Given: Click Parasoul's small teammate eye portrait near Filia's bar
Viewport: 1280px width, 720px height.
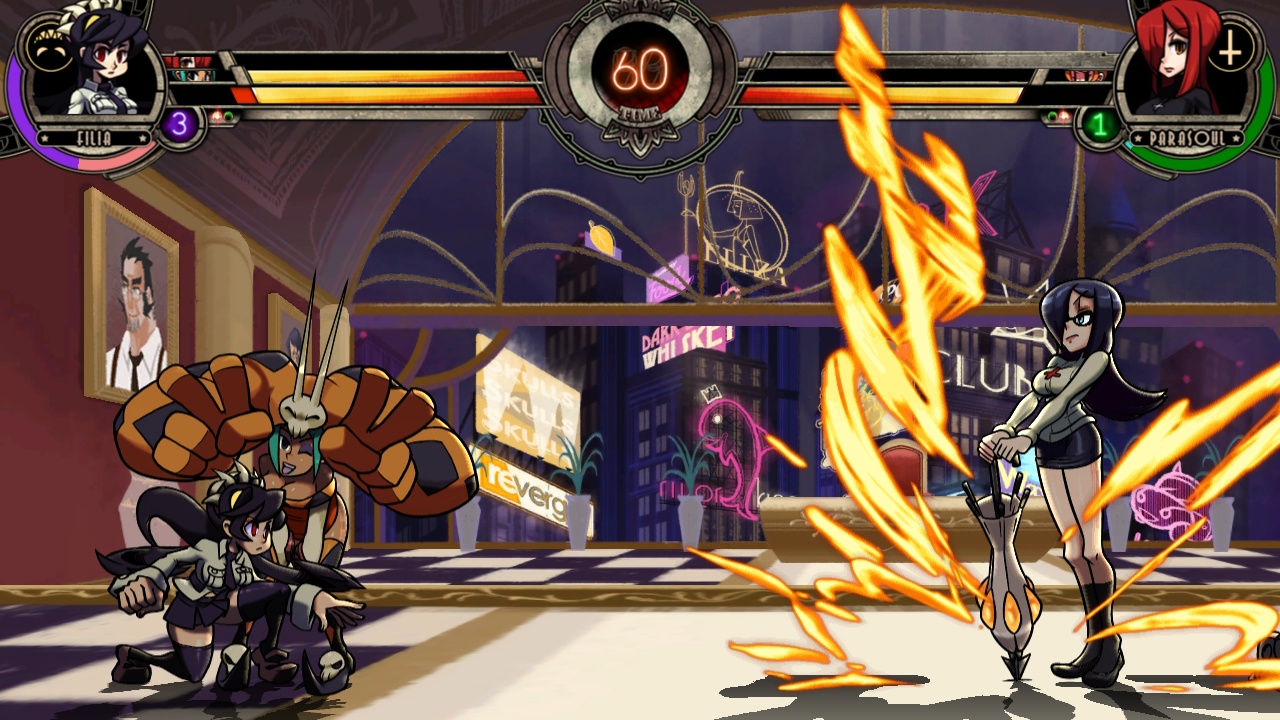Looking at the screenshot, I should pyautogui.click(x=186, y=62).
